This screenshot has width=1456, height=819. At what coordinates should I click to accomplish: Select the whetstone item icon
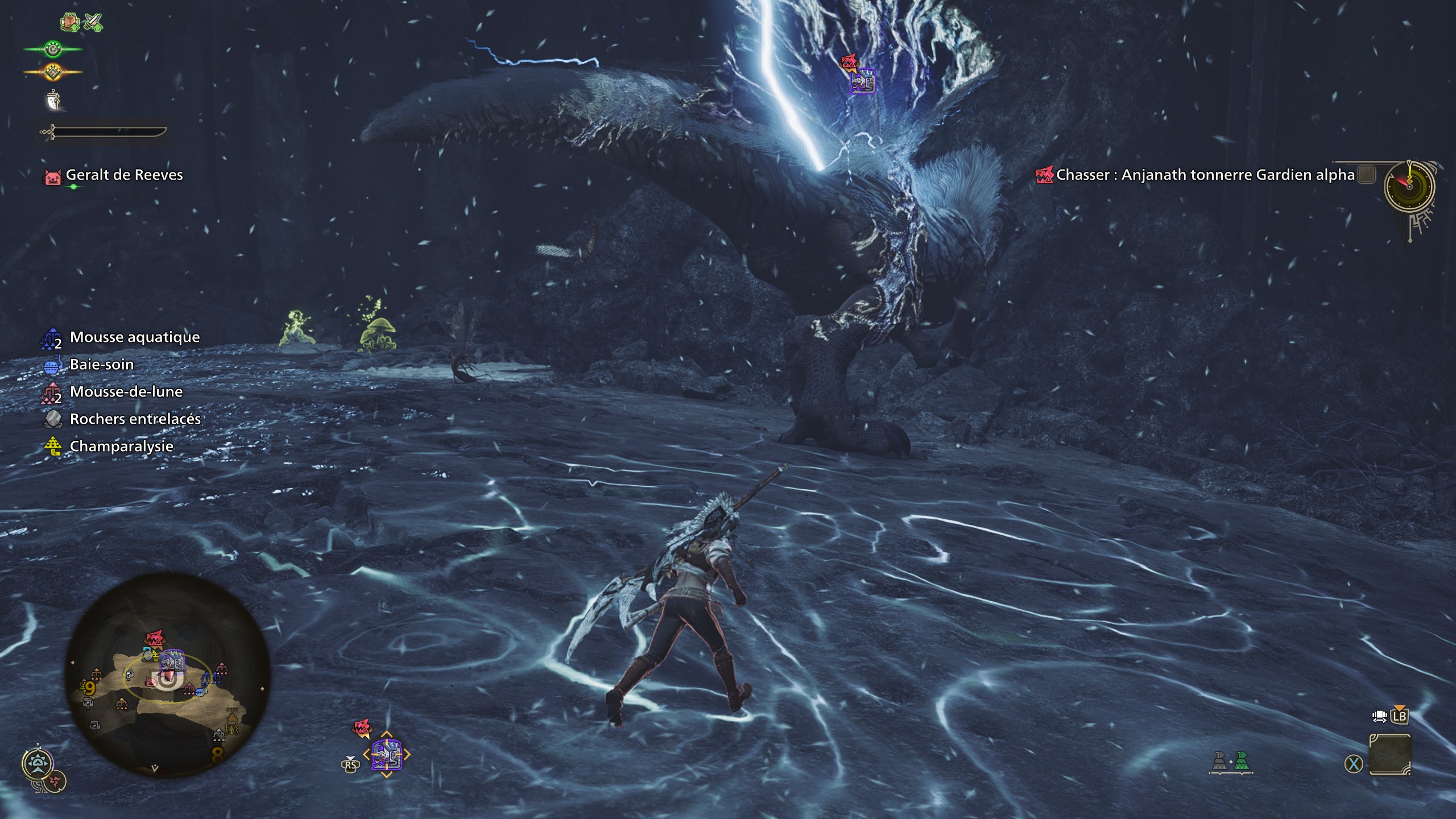53,101
